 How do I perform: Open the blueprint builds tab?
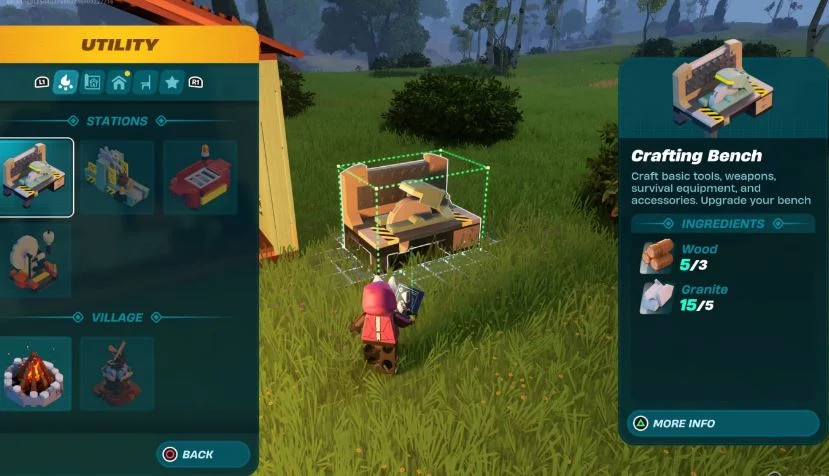click(93, 82)
